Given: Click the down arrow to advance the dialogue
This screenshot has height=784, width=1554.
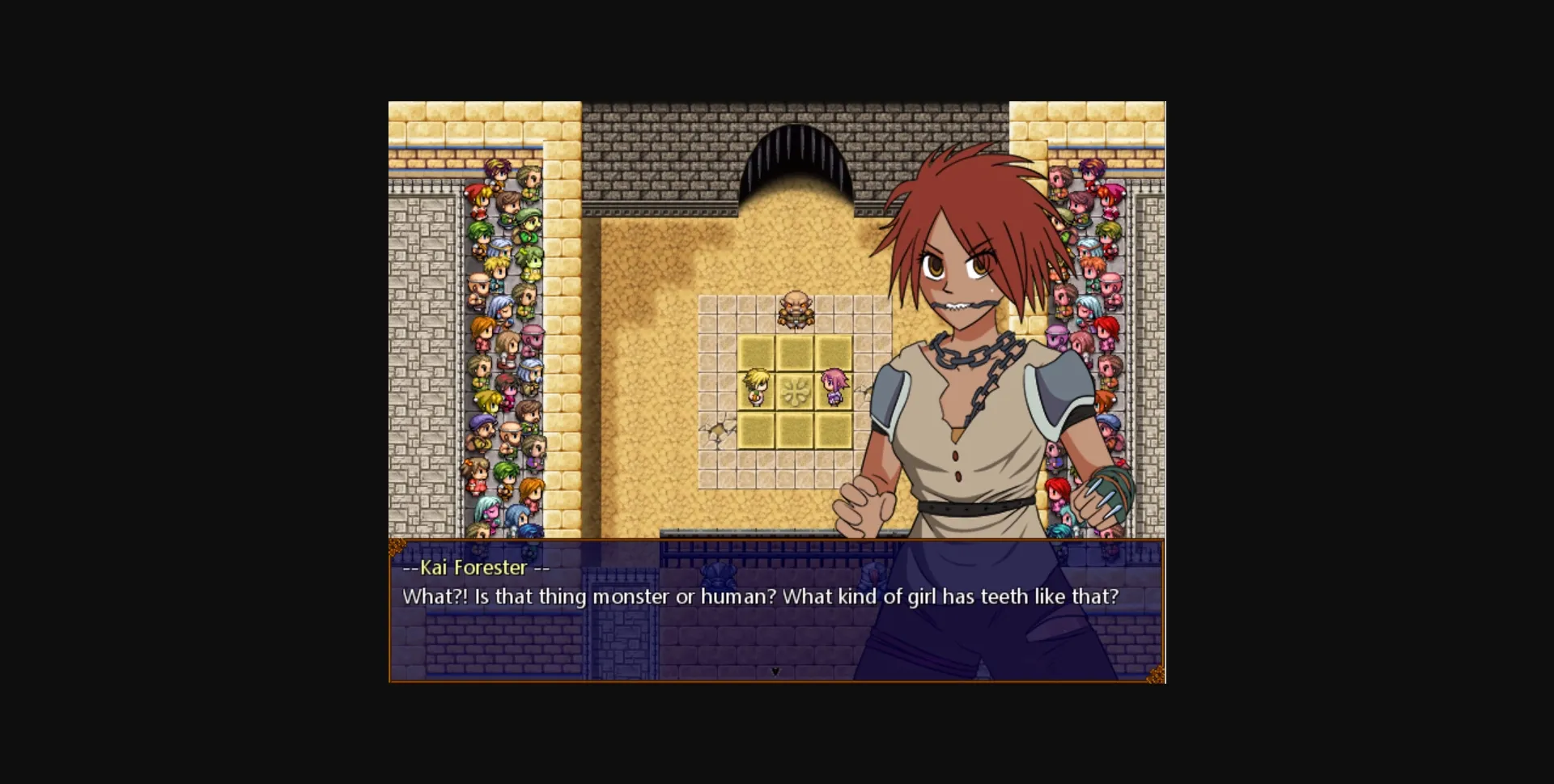Looking at the screenshot, I should coord(775,672).
